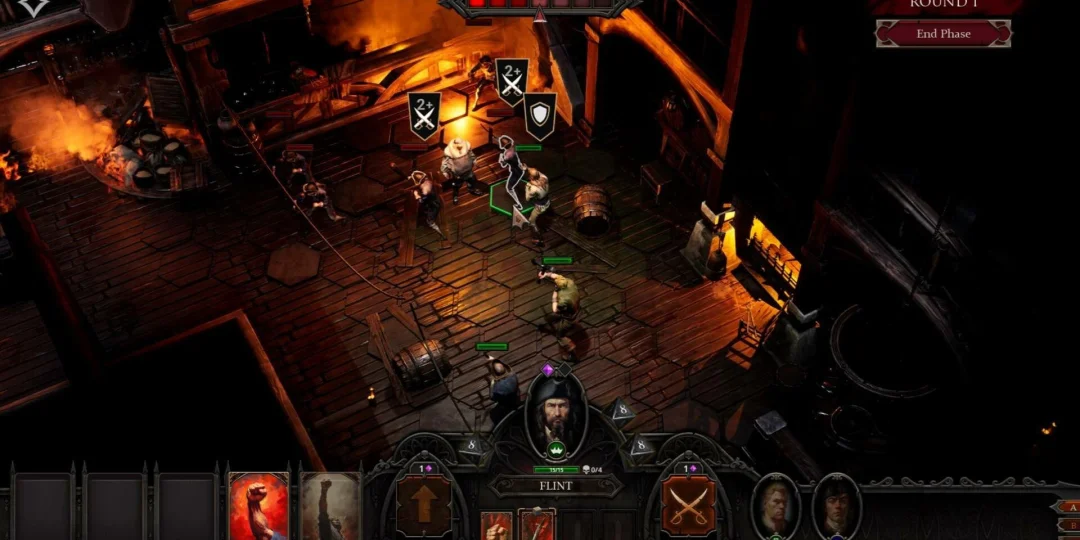Use the small fist ability icon

tap(497, 526)
